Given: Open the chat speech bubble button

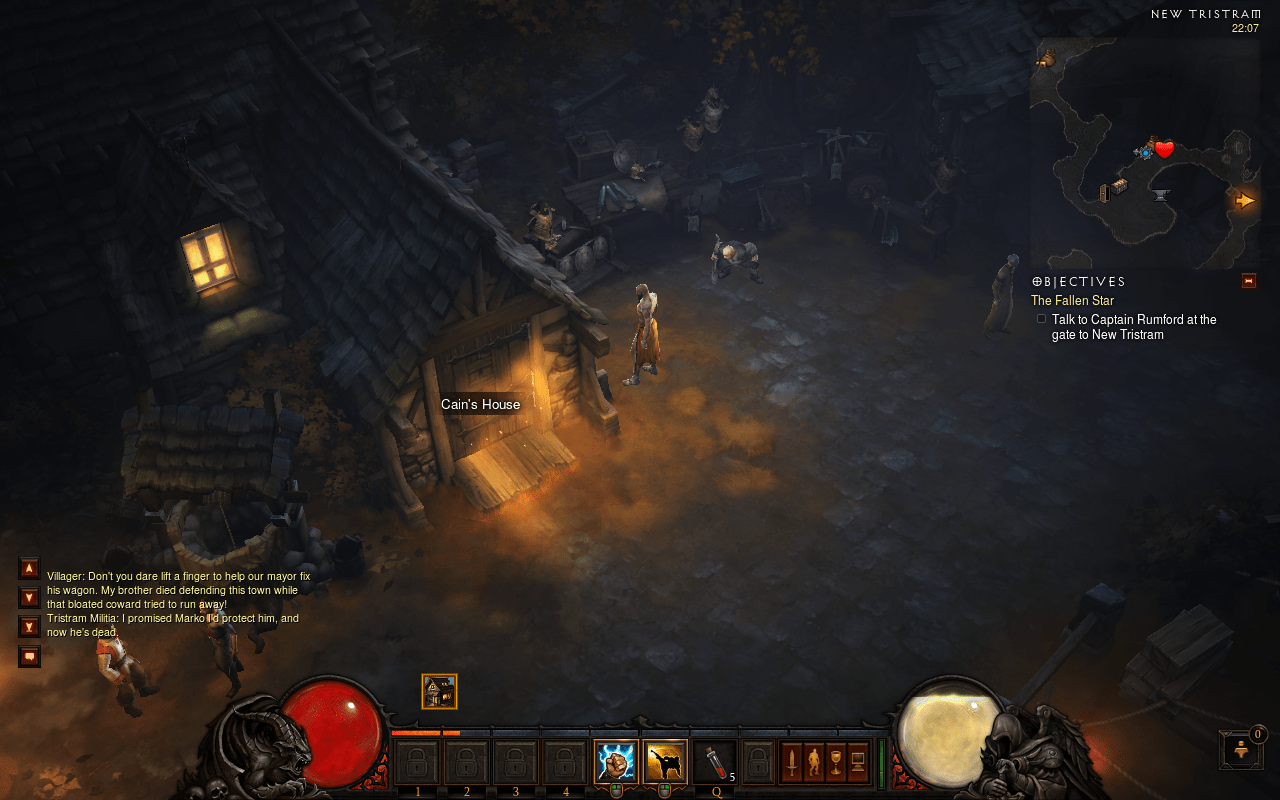Looking at the screenshot, I should 29,656.
